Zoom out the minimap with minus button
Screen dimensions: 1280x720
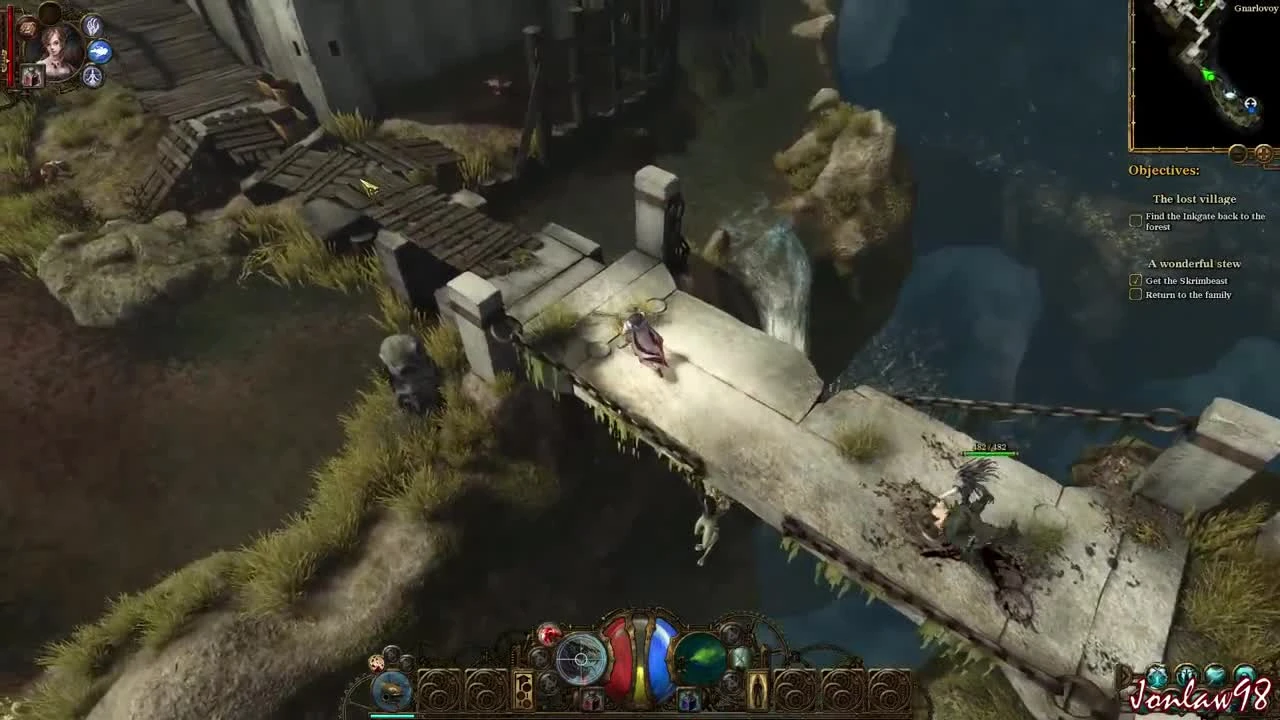1237,153
